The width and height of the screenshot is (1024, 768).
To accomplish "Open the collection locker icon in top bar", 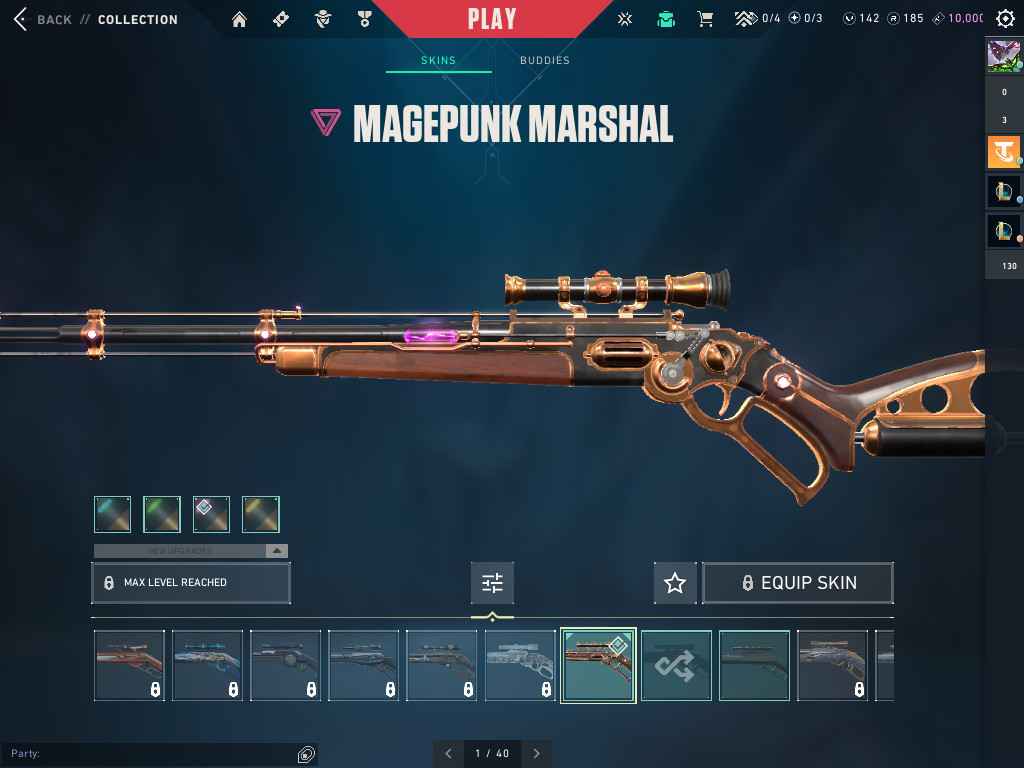I will point(665,19).
